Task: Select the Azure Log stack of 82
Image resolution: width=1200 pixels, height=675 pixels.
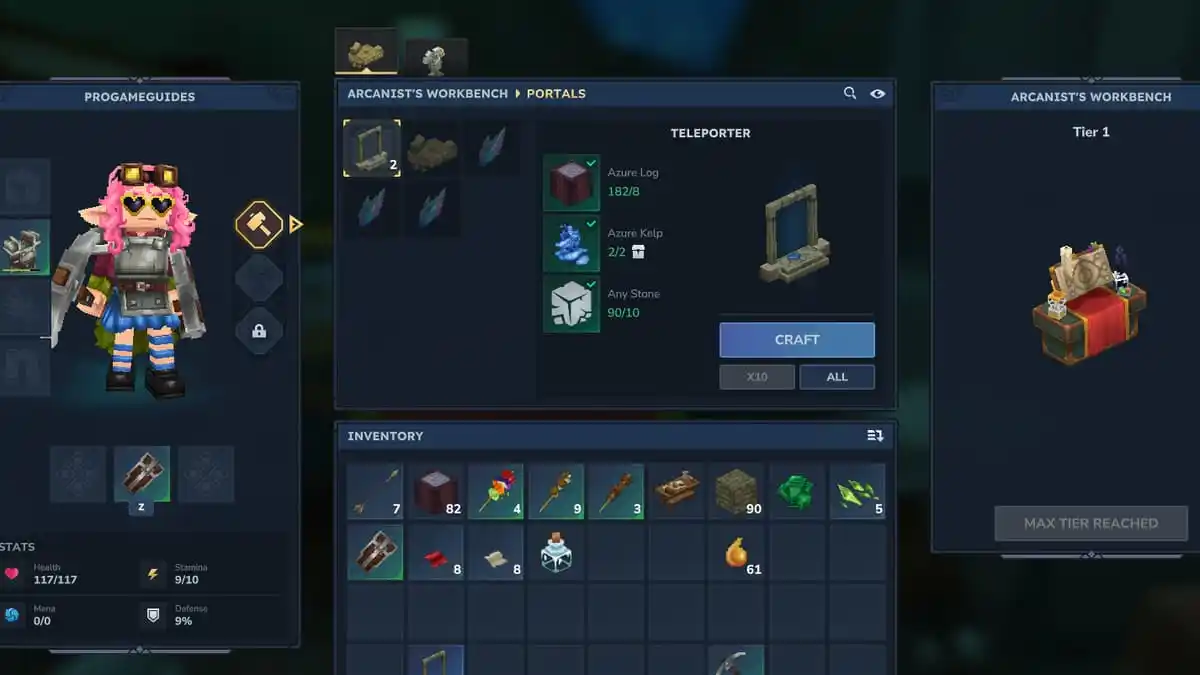Action: [x=436, y=491]
